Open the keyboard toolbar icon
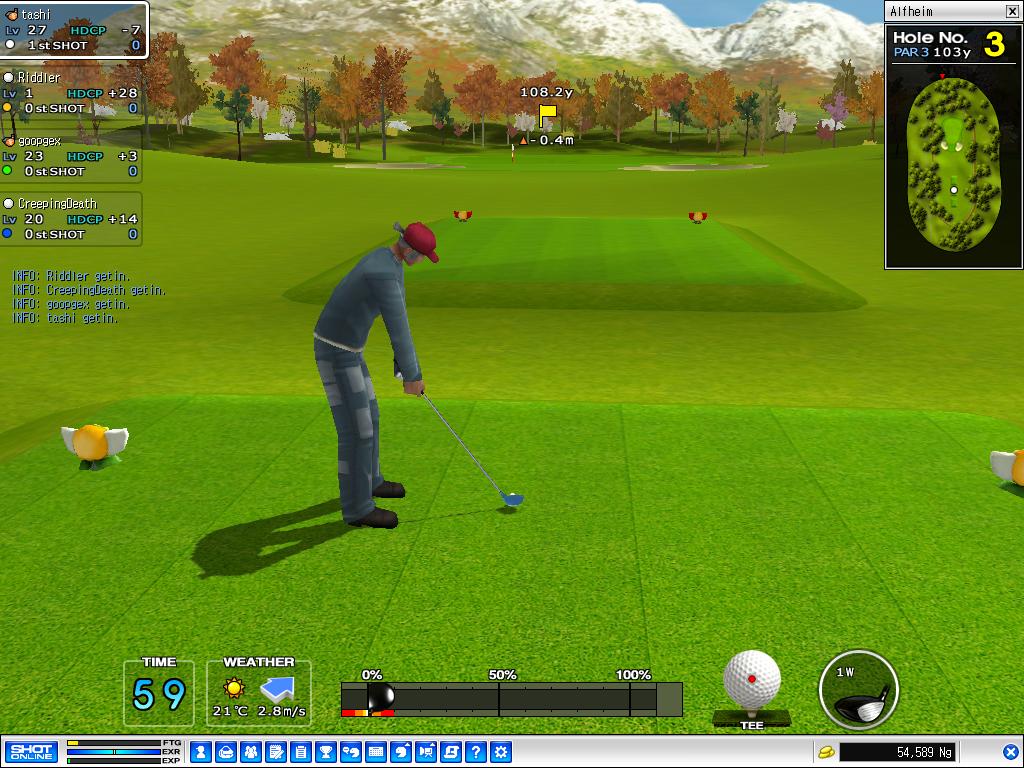 coord(376,752)
